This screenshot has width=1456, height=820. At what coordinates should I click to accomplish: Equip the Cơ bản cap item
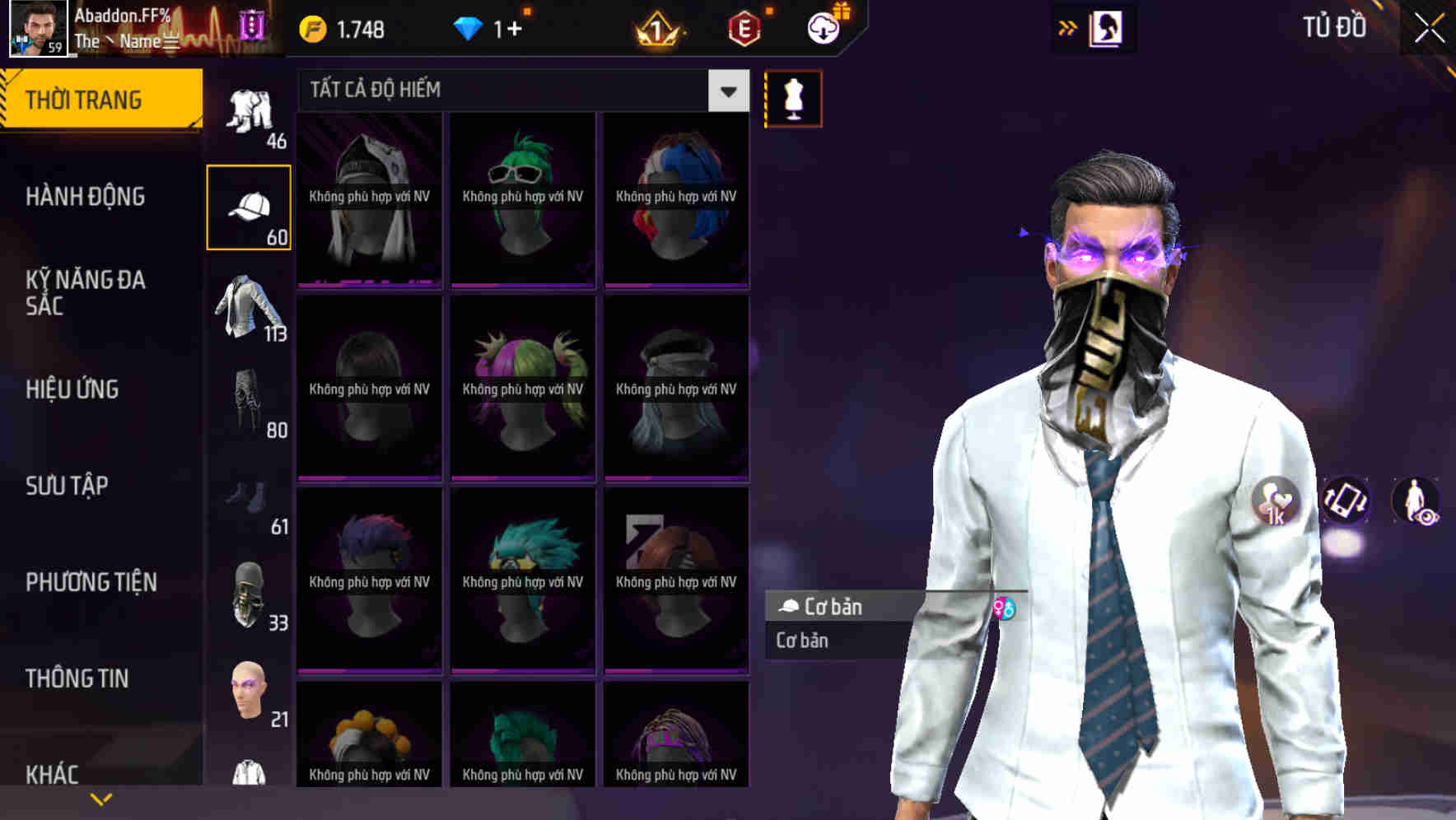point(840,608)
